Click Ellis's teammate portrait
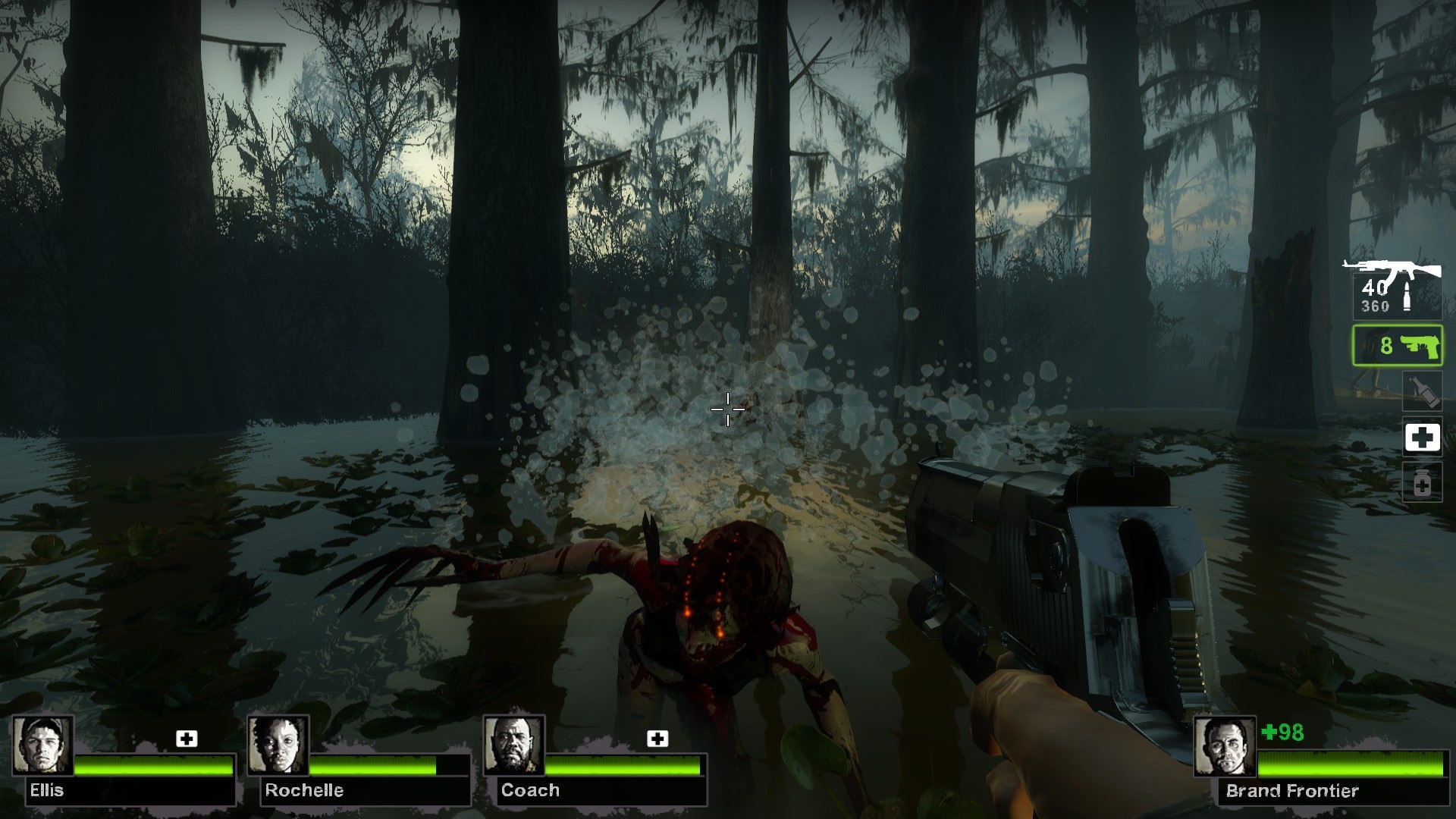Viewport: 1456px width, 819px height. coord(43,745)
